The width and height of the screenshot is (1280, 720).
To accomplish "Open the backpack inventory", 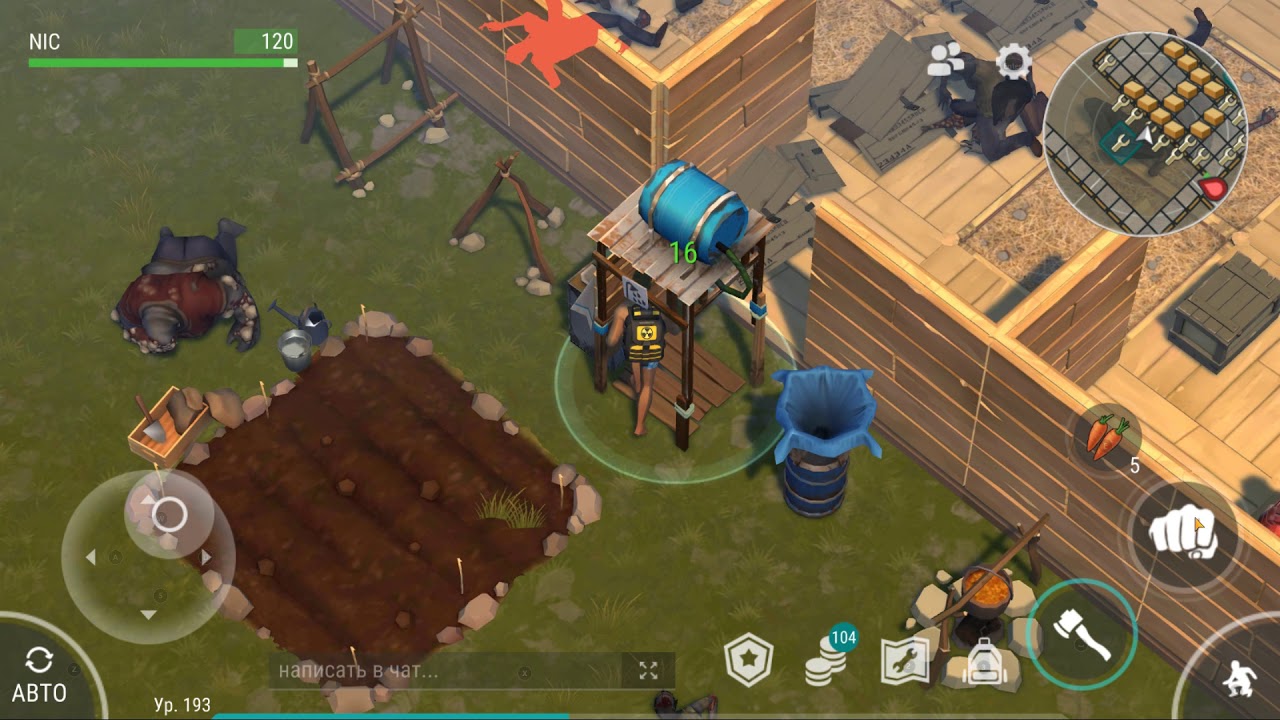I will click(984, 661).
